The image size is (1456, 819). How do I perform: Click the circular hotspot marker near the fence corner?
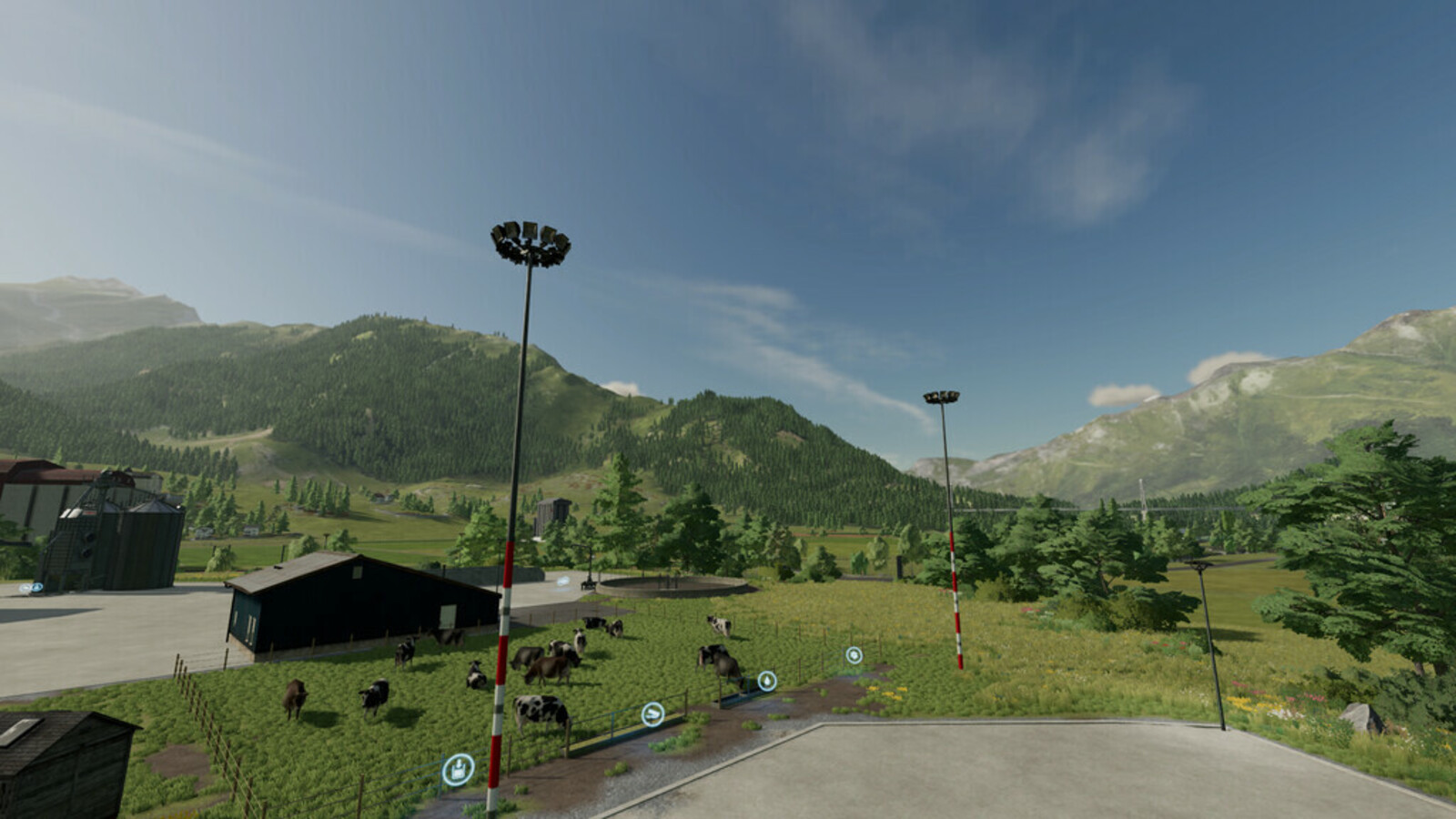854,656
